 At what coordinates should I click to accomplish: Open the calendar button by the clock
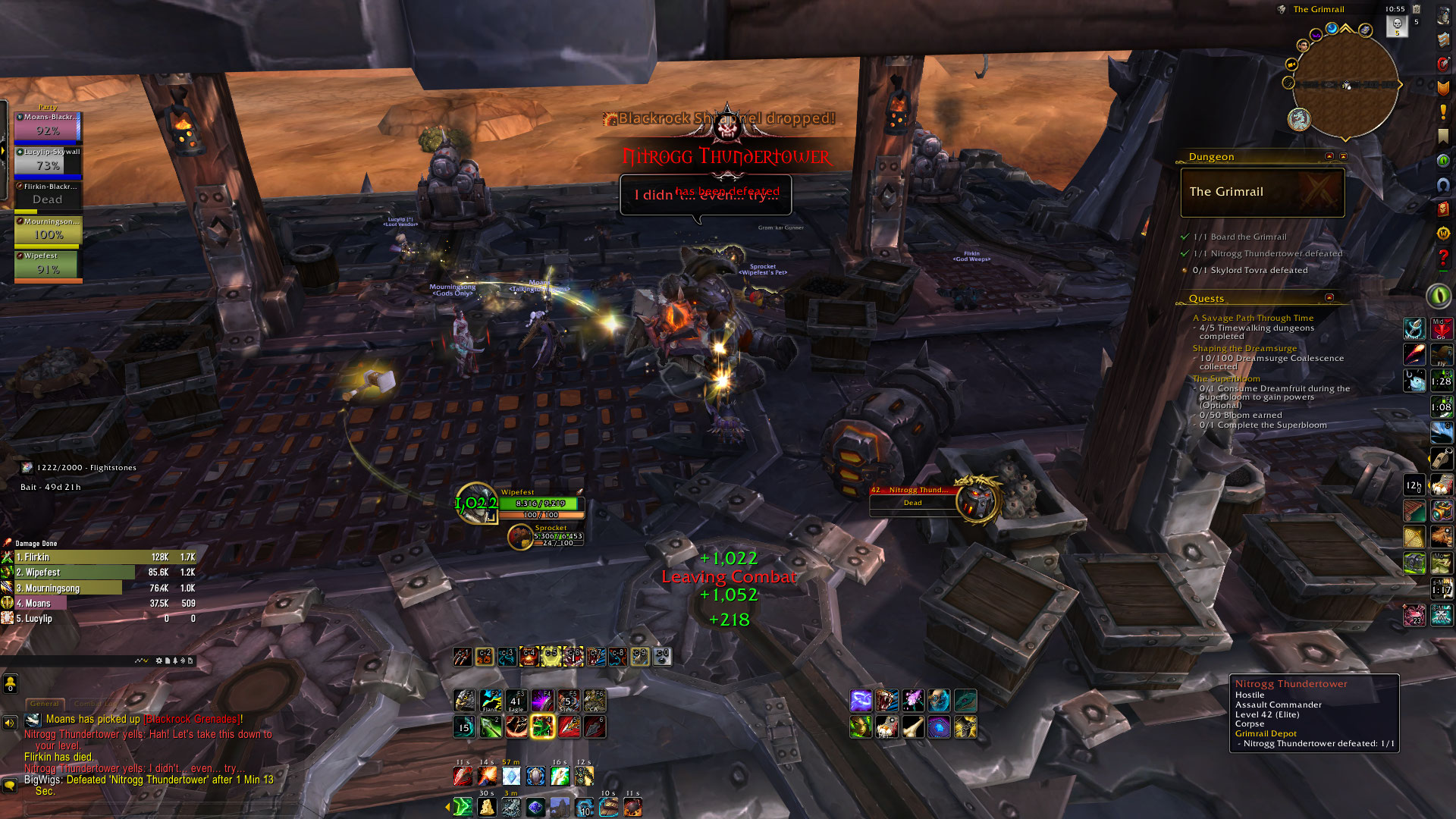tap(1416, 9)
